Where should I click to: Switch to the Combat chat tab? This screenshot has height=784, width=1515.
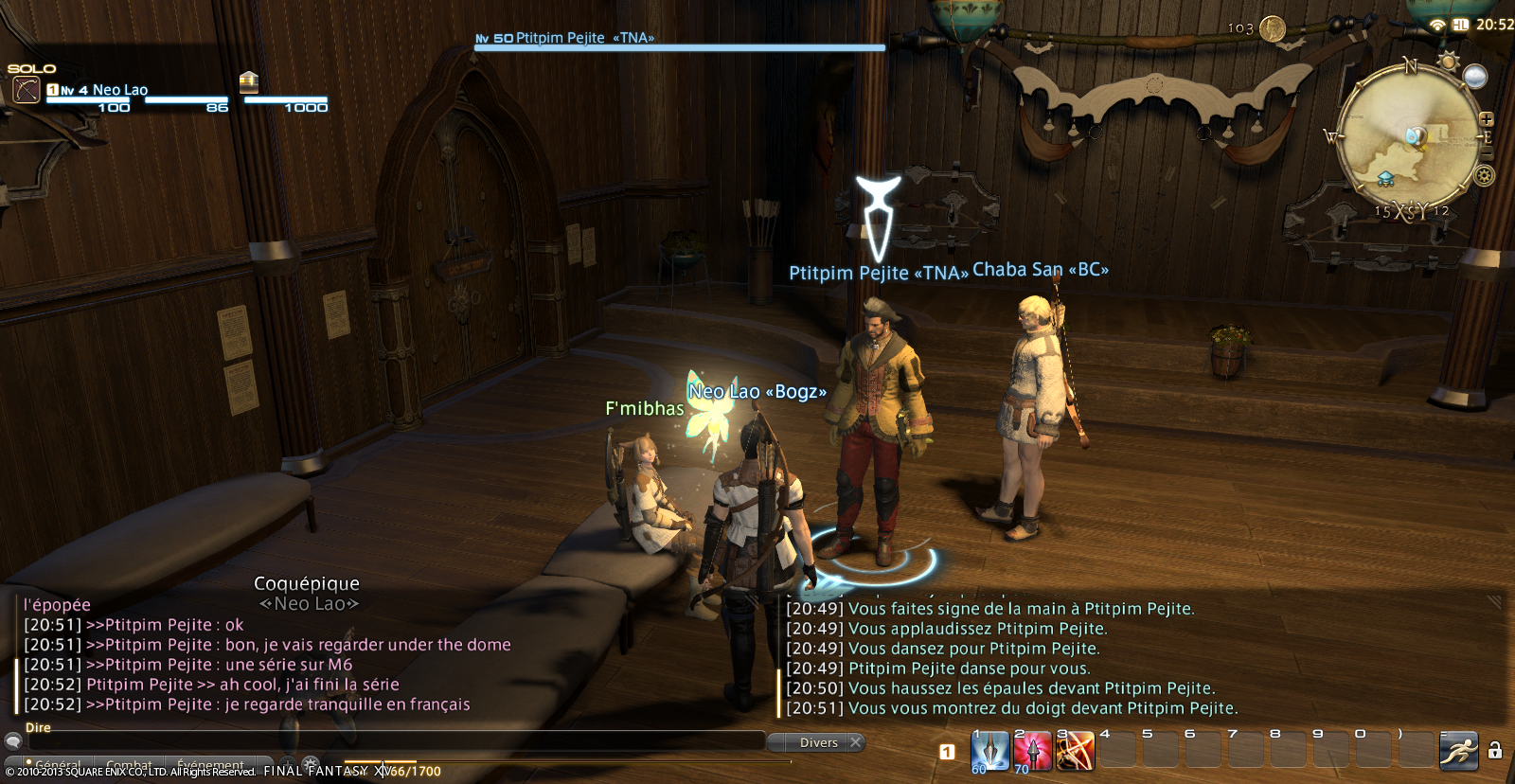(x=129, y=764)
